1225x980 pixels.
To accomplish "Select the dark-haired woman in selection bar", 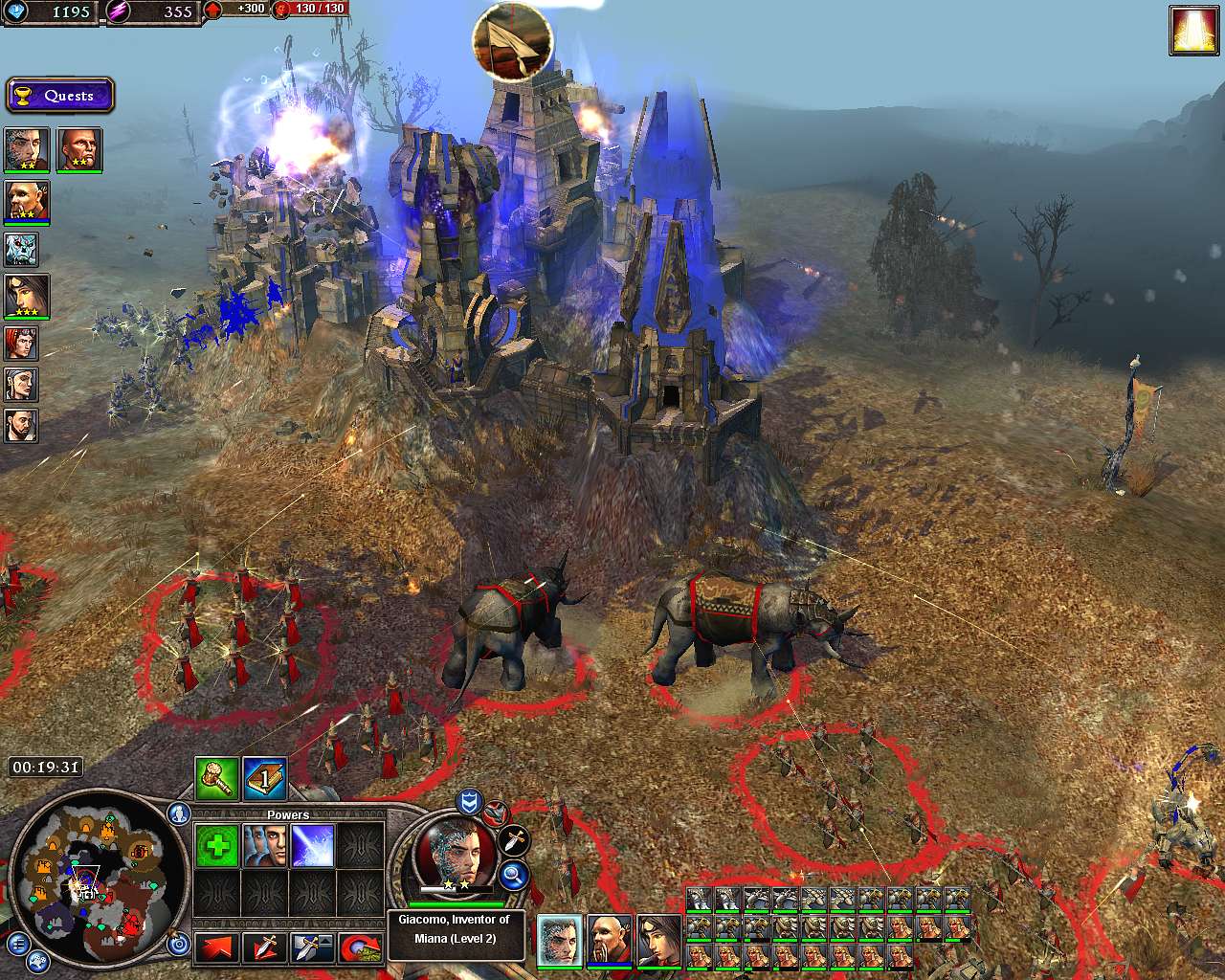I will pyautogui.click(x=658, y=940).
